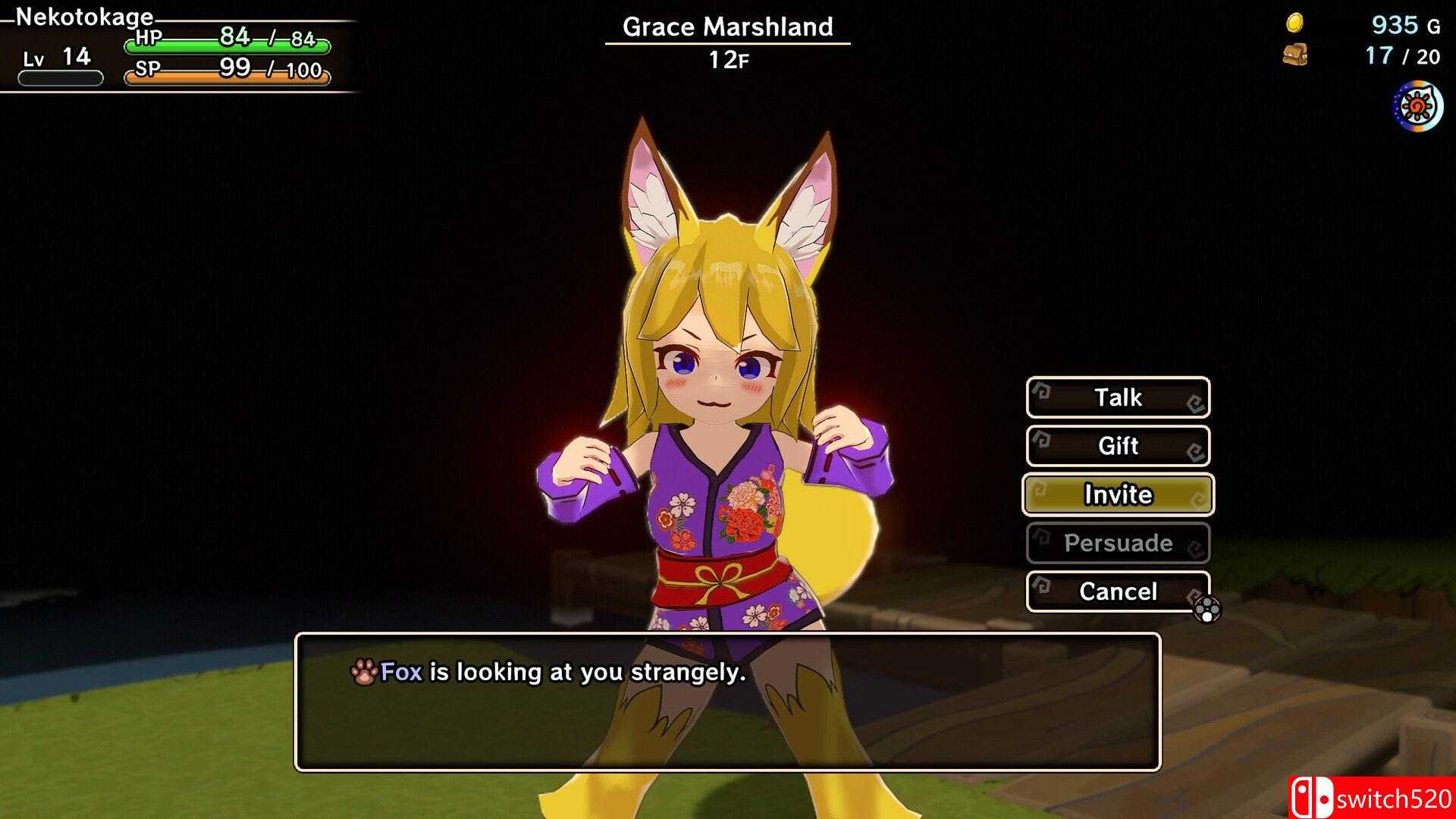Image resolution: width=1456 pixels, height=819 pixels.
Task: Open the treasure chest inventory icon
Action: (x=1294, y=55)
